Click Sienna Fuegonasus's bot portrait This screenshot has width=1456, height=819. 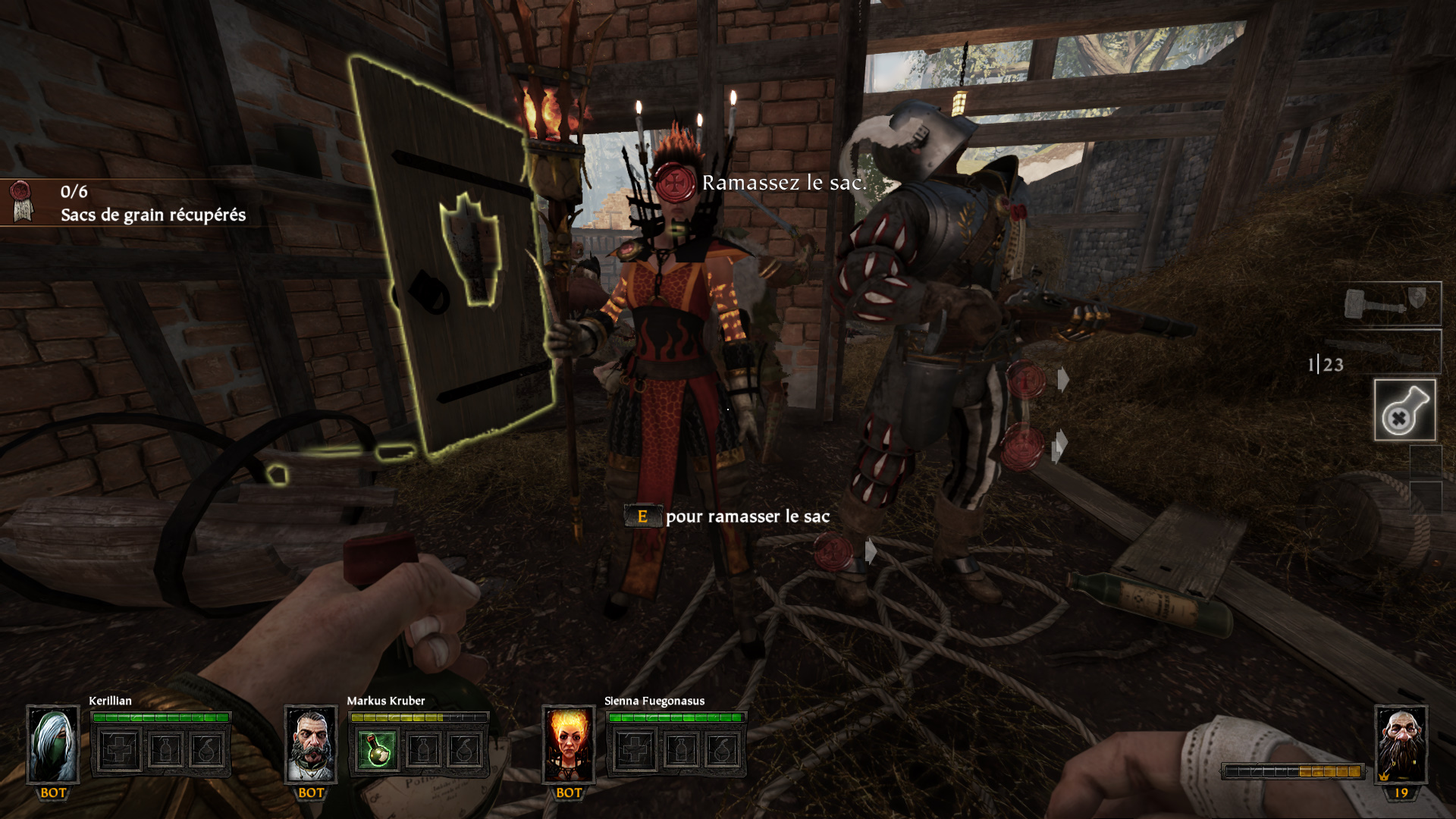569,744
